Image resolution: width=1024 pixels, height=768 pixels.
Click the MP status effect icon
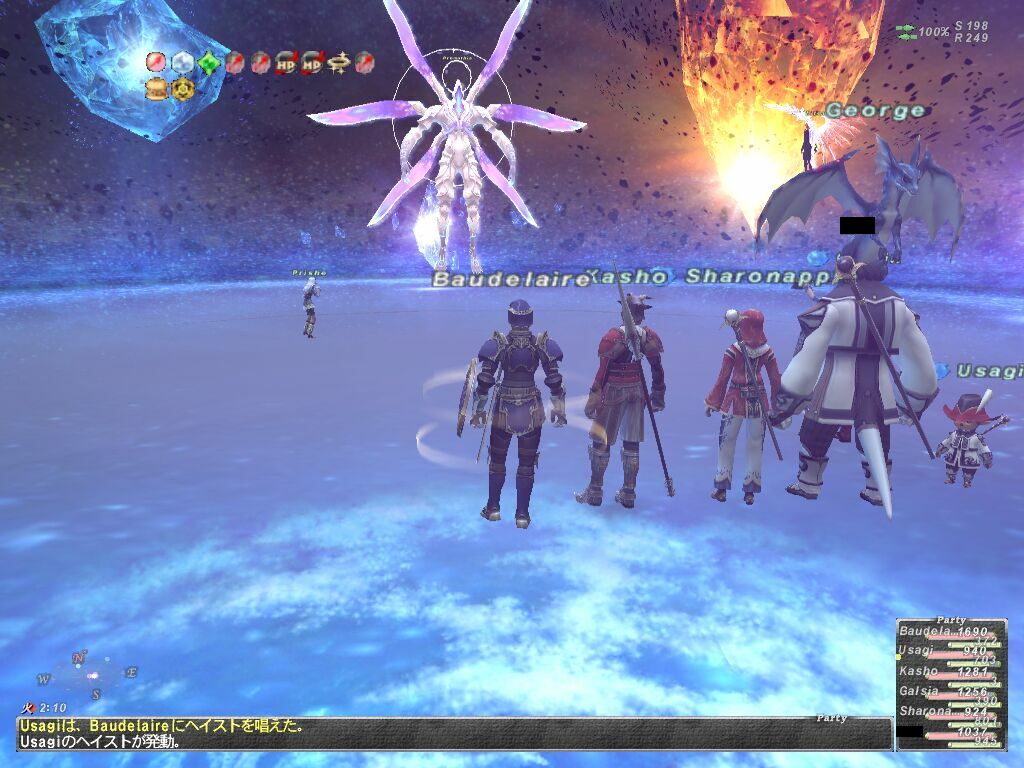click(312, 63)
